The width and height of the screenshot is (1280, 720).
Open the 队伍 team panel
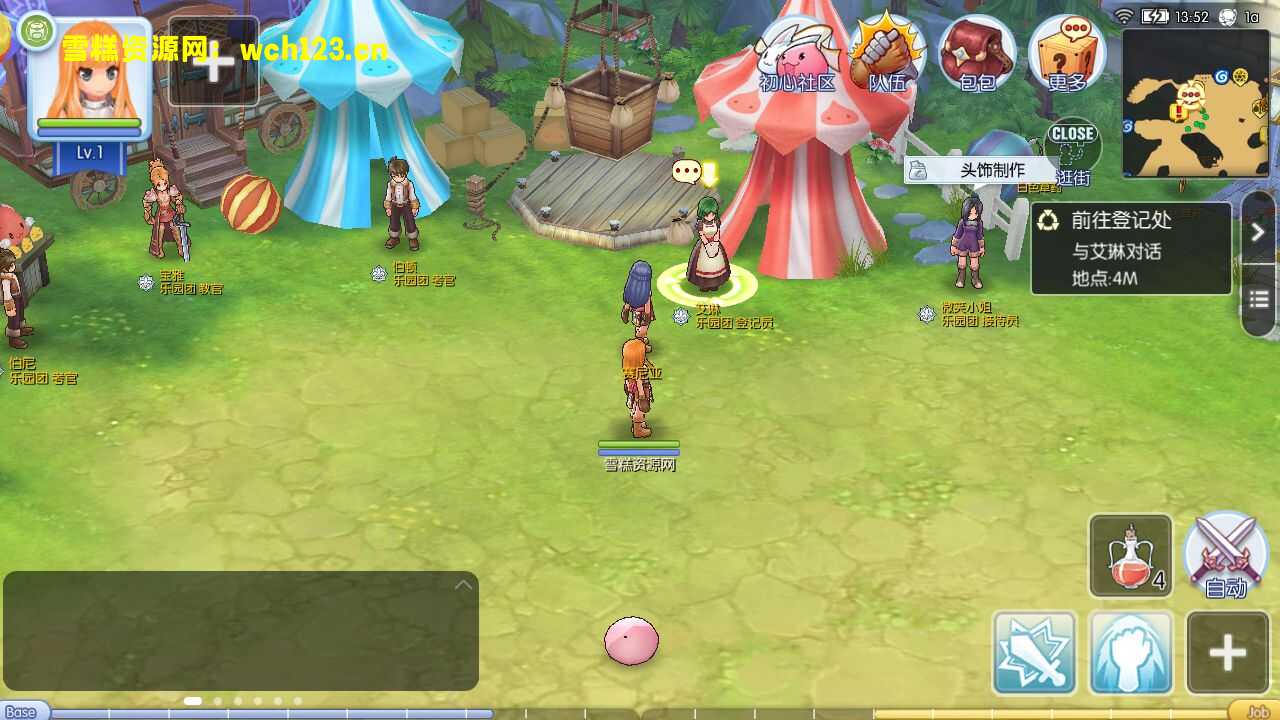coord(887,55)
